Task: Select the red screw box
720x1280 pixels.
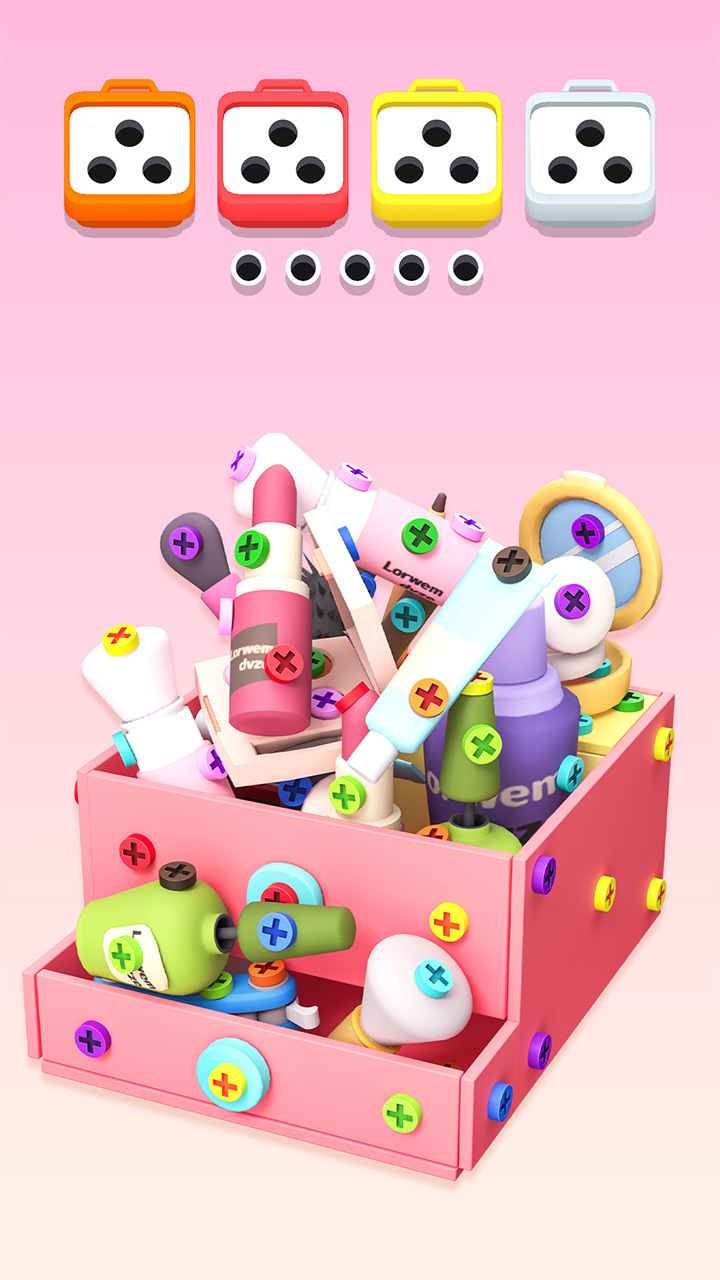Action: [x=283, y=153]
